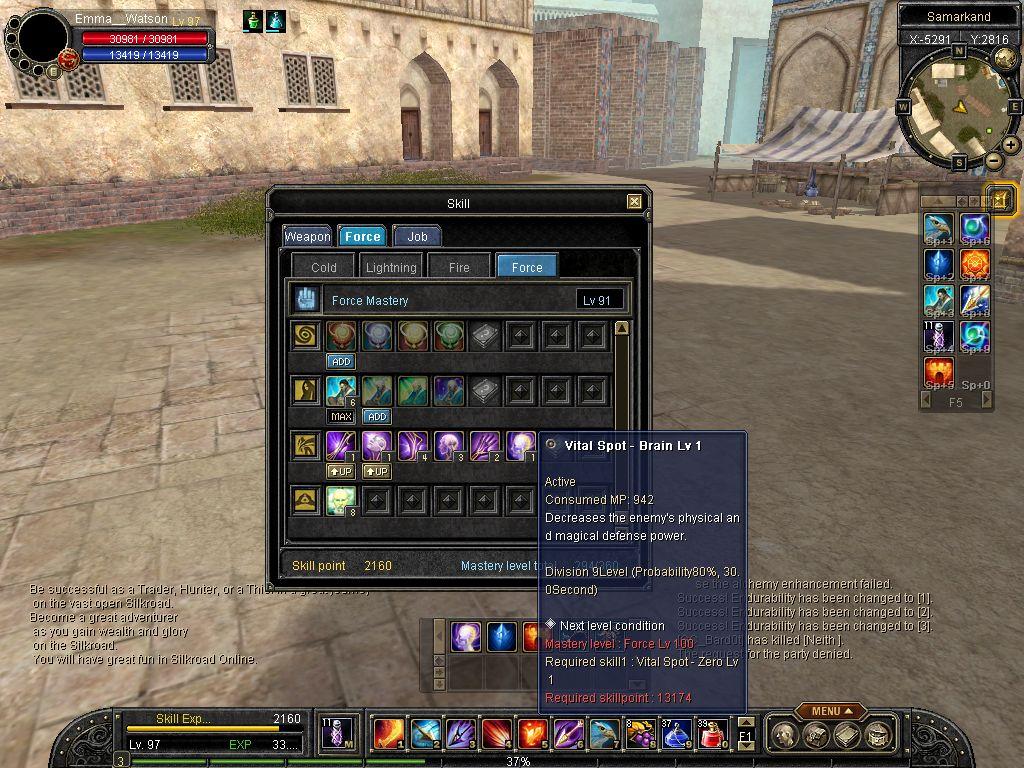This screenshot has height=768, width=1024.
Task: Open the Job skill tab
Action: pos(417,236)
